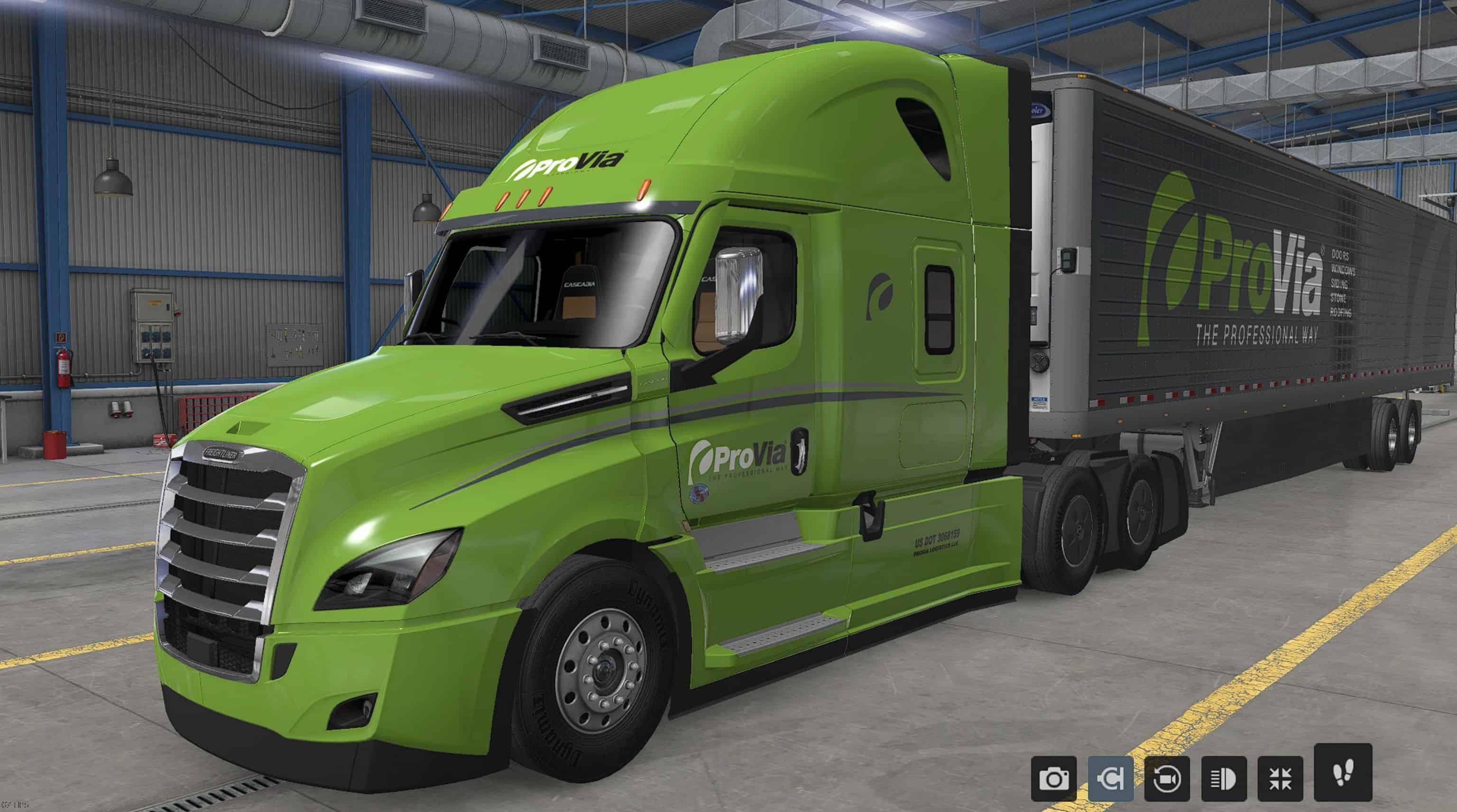Toggle the truck headlights button

point(1223,779)
